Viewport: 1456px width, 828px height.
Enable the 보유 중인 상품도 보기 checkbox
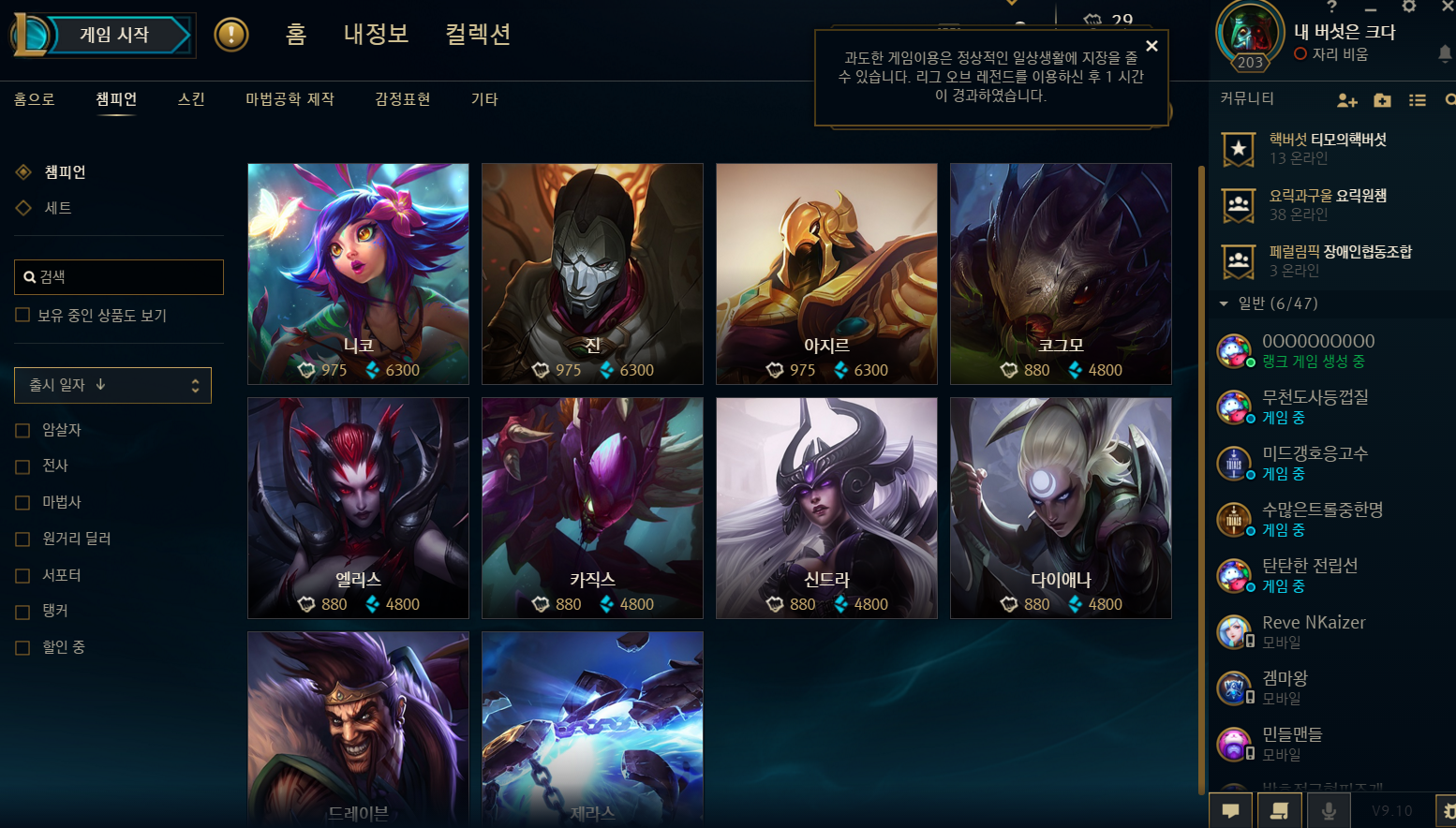(x=21, y=316)
